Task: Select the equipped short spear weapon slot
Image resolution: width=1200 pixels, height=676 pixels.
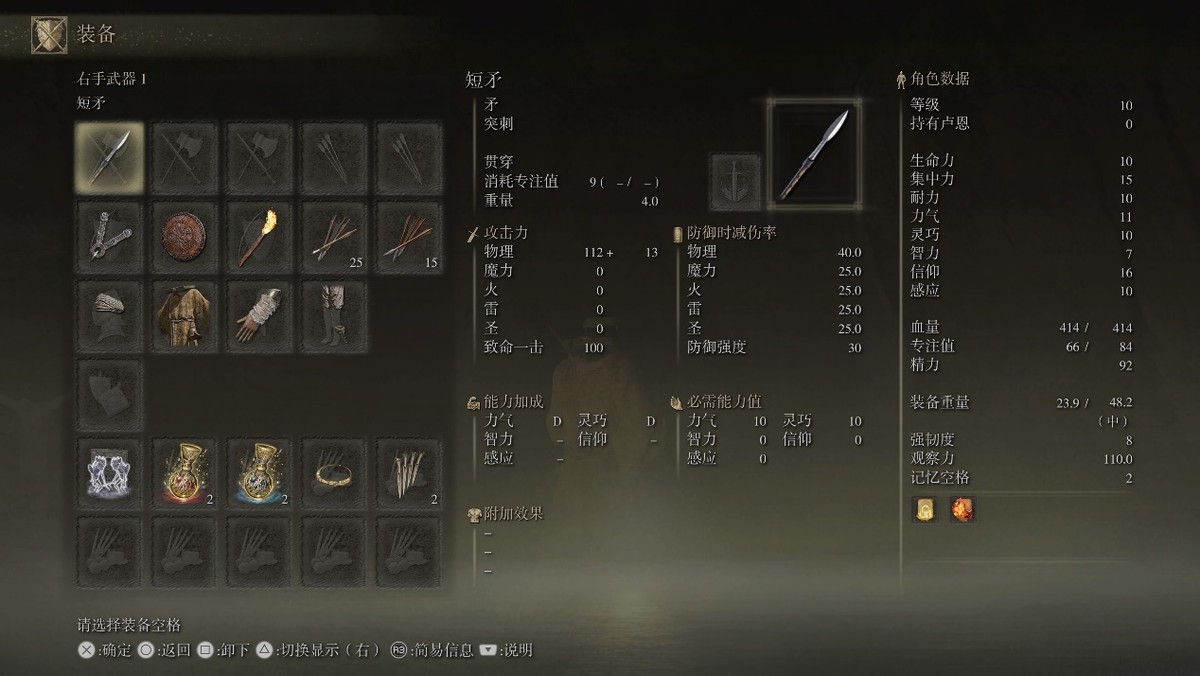Action: pos(110,158)
